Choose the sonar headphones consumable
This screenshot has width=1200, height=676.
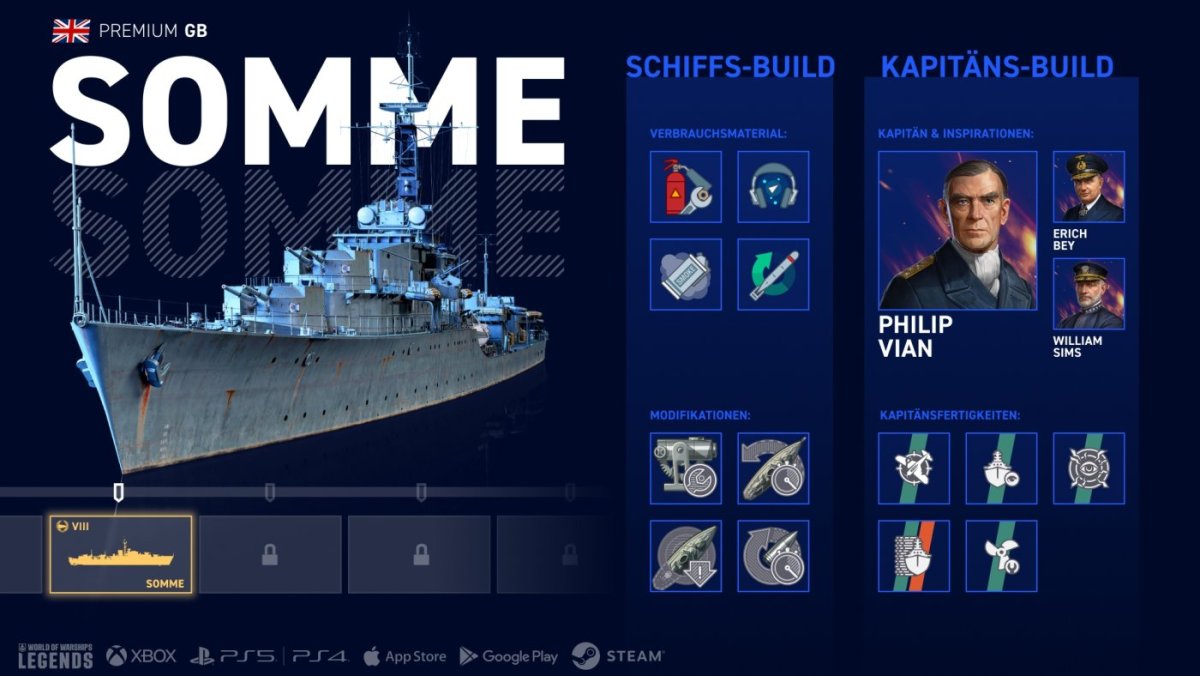773,187
